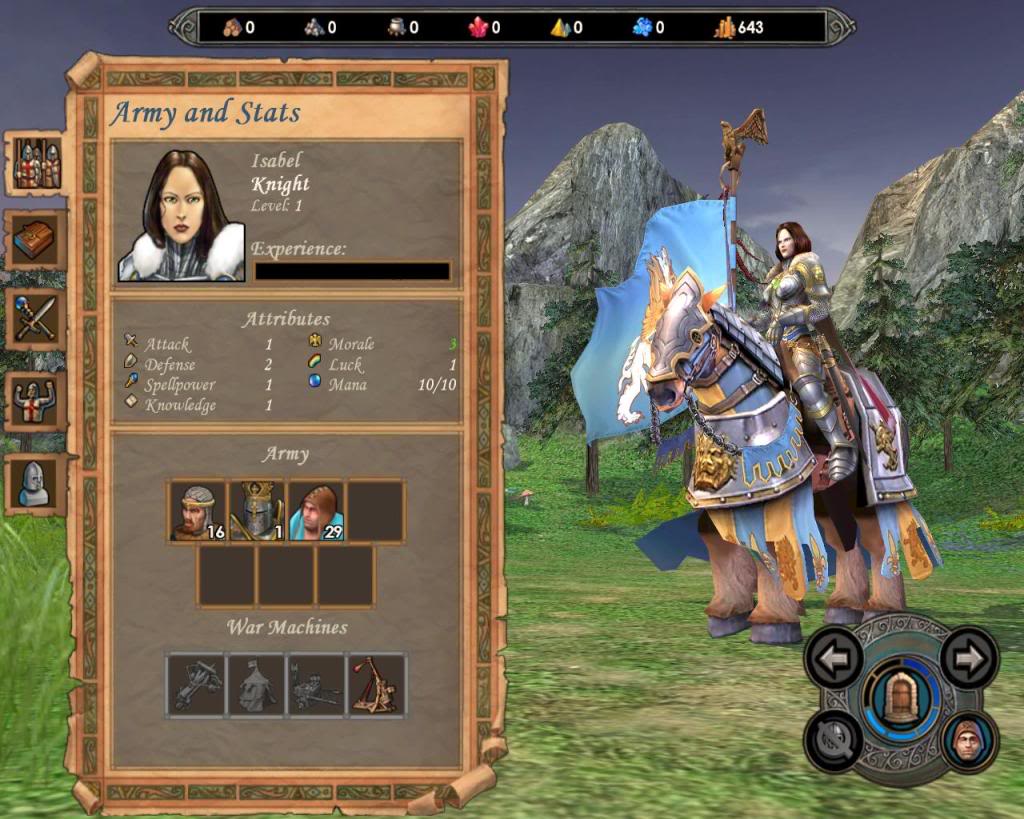Click the greyed-out ammo cart slot
The height and width of the screenshot is (819, 1024).
[316, 685]
